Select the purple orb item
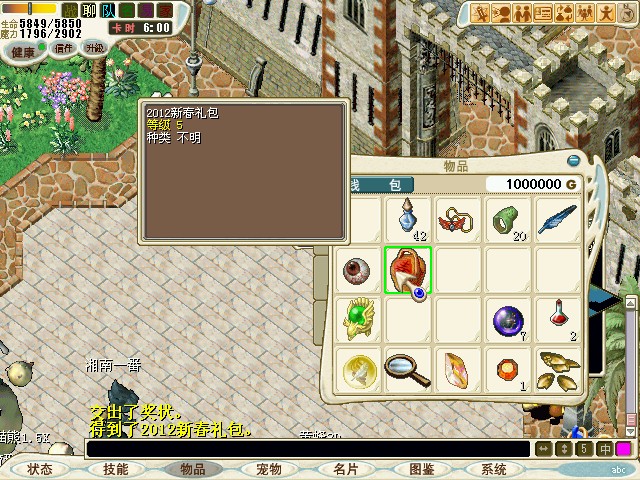640x480 pixels. click(x=507, y=320)
